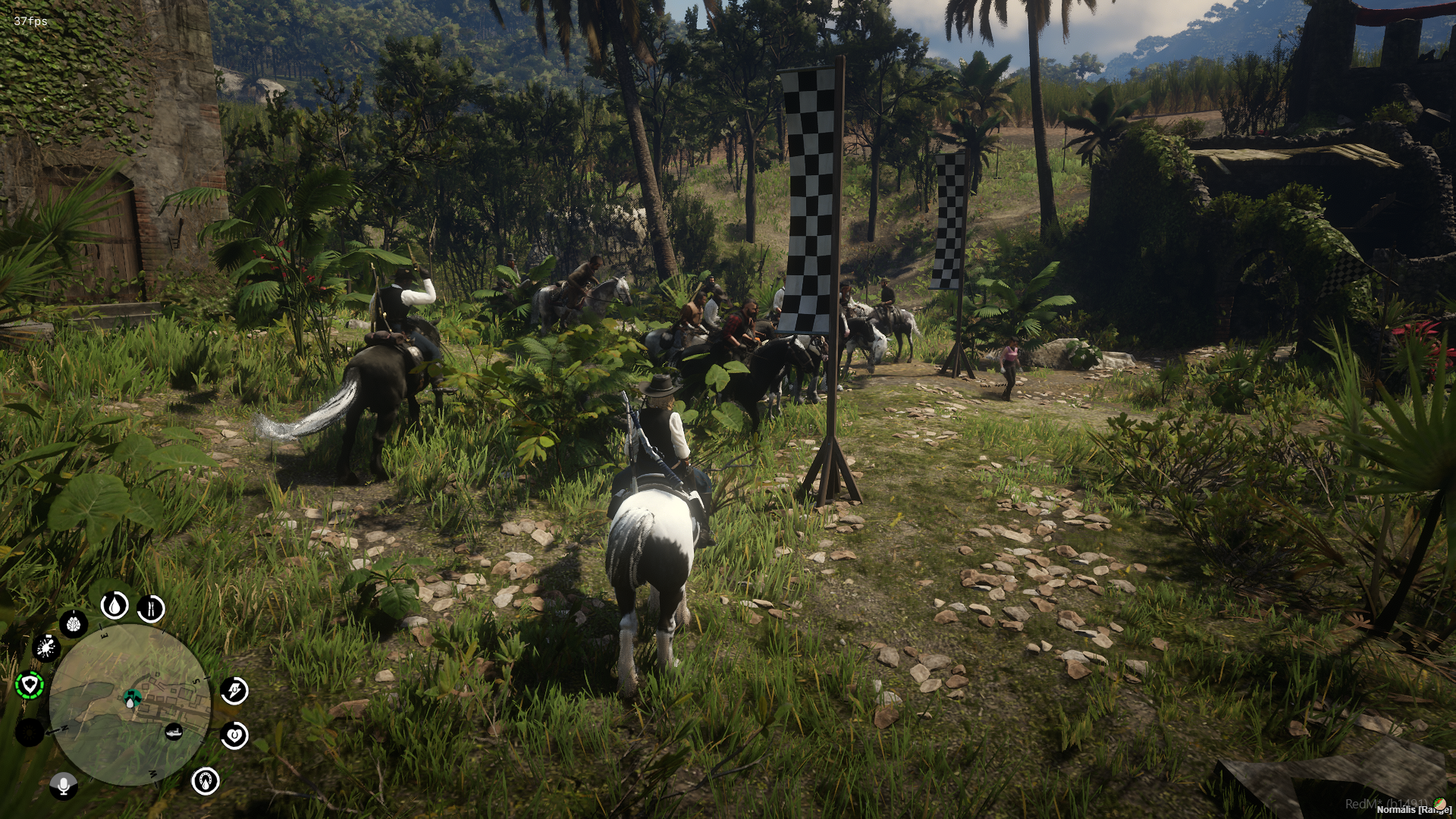Viewport: 1456px width, 819px height.
Task: Click the teal flag player marker on minimap
Action: click(132, 696)
